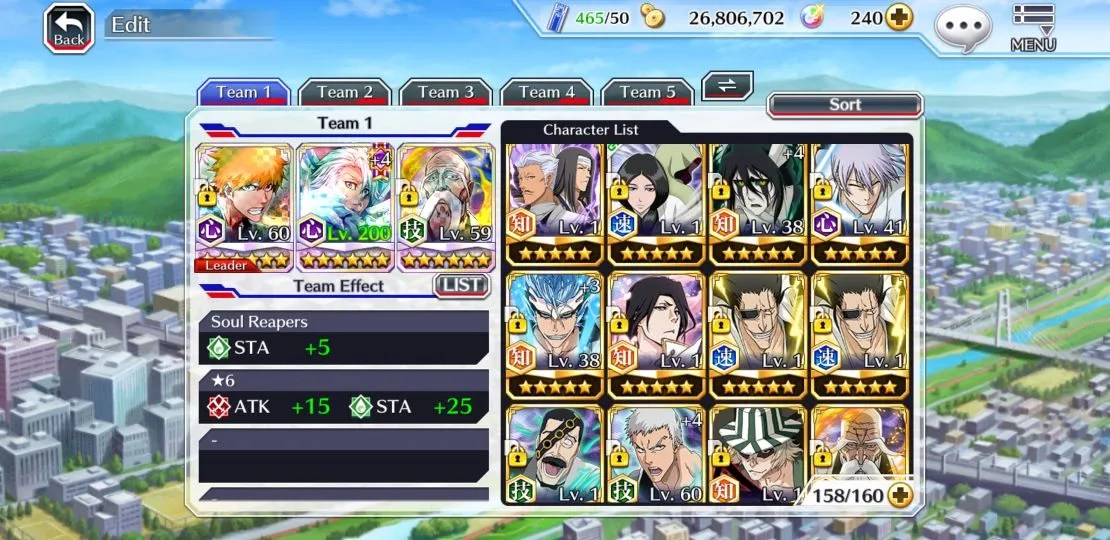Select the white-haired Lv. 60 character in list
The width and height of the screenshot is (1110, 540).
pyautogui.click(x=656, y=455)
